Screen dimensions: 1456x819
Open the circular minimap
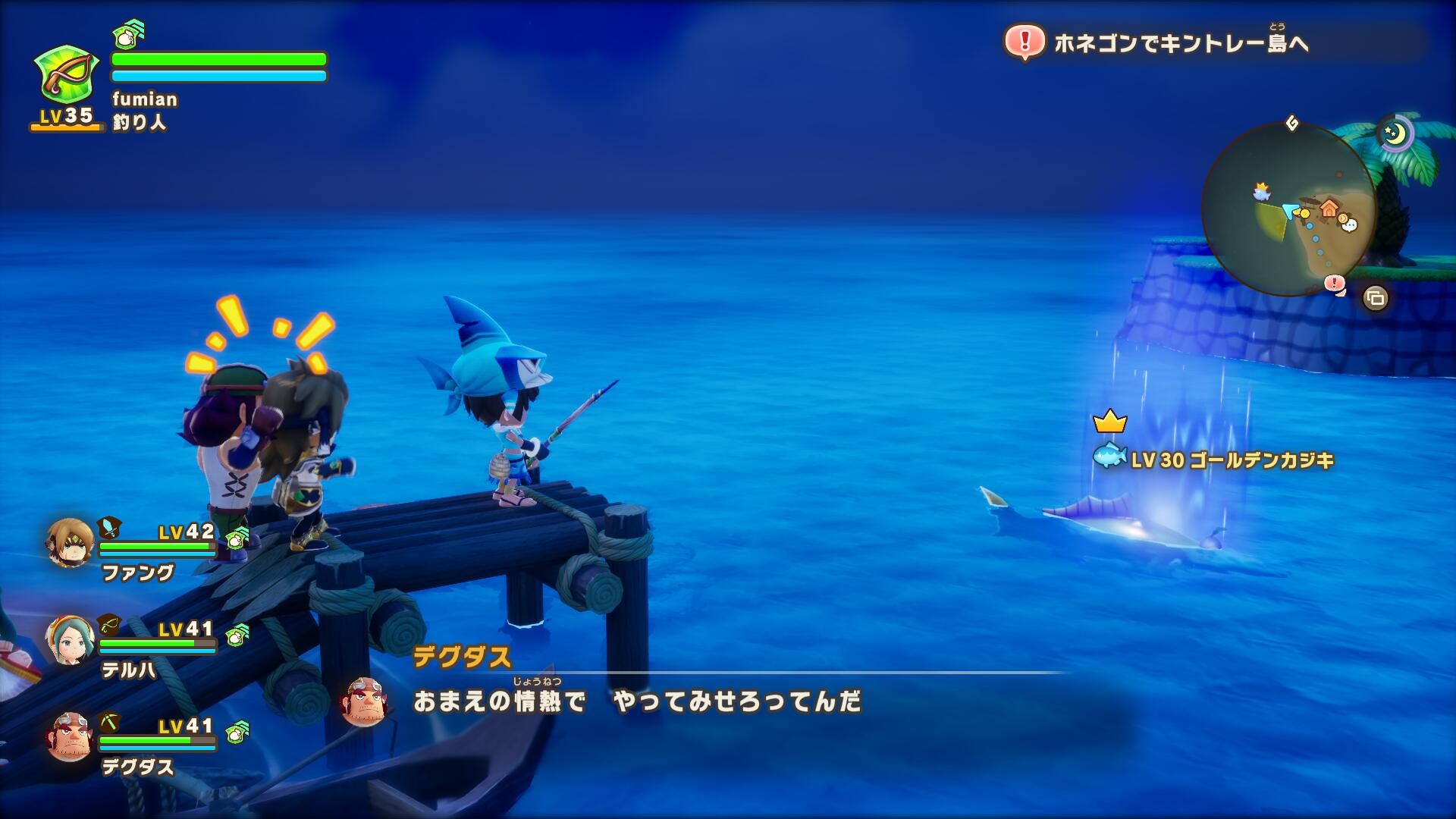pyautogui.click(x=1288, y=209)
